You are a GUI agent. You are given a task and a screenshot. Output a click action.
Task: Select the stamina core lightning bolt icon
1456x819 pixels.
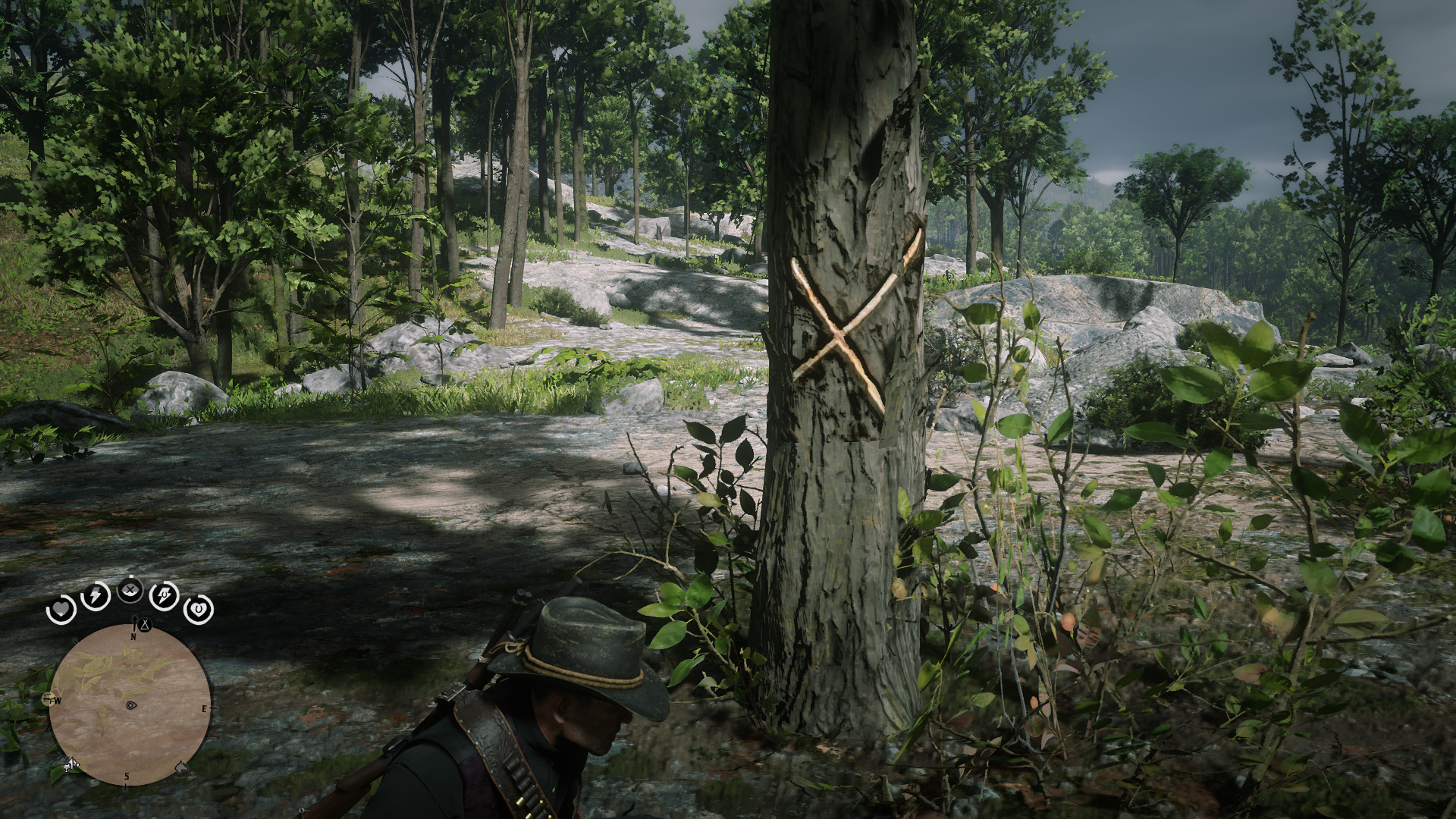(x=94, y=597)
